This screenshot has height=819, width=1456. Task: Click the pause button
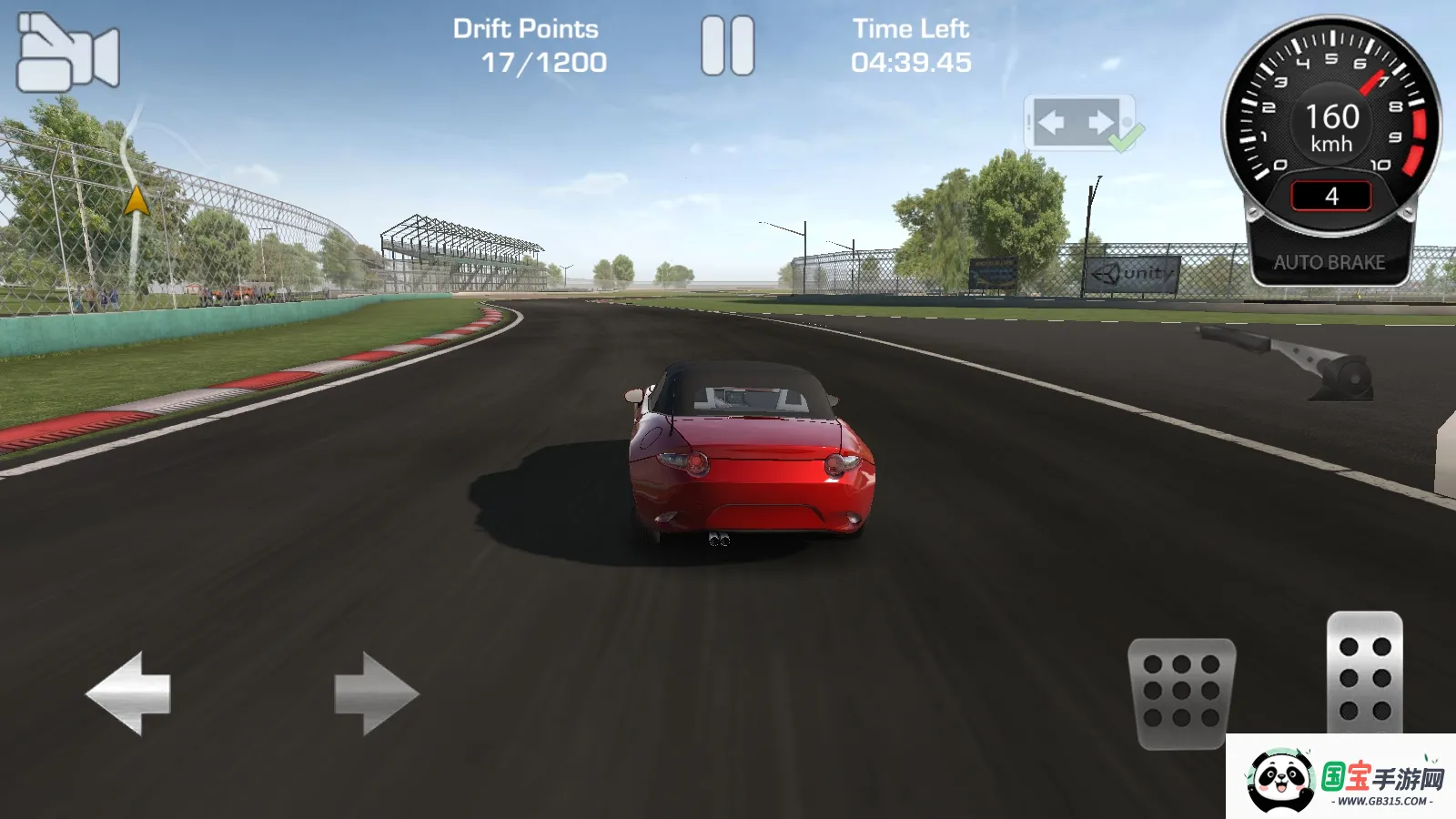[x=728, y=44]
